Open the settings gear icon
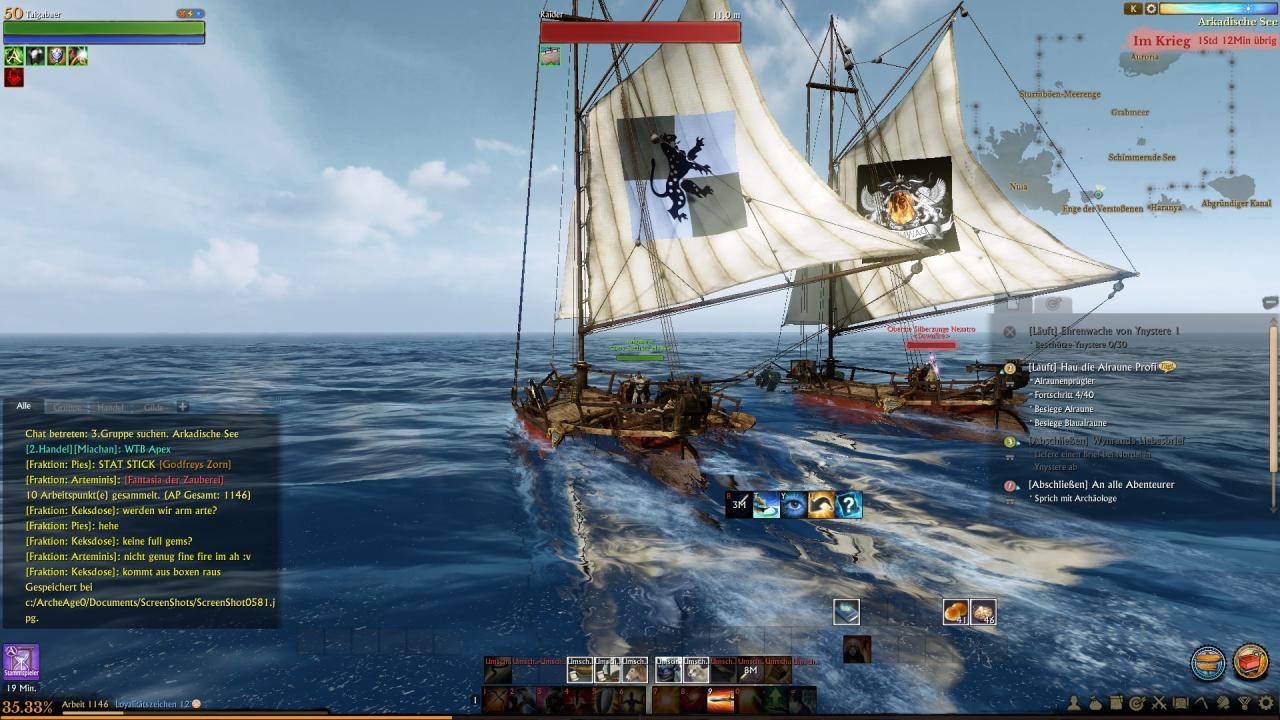 click(x=1268, y=703)
